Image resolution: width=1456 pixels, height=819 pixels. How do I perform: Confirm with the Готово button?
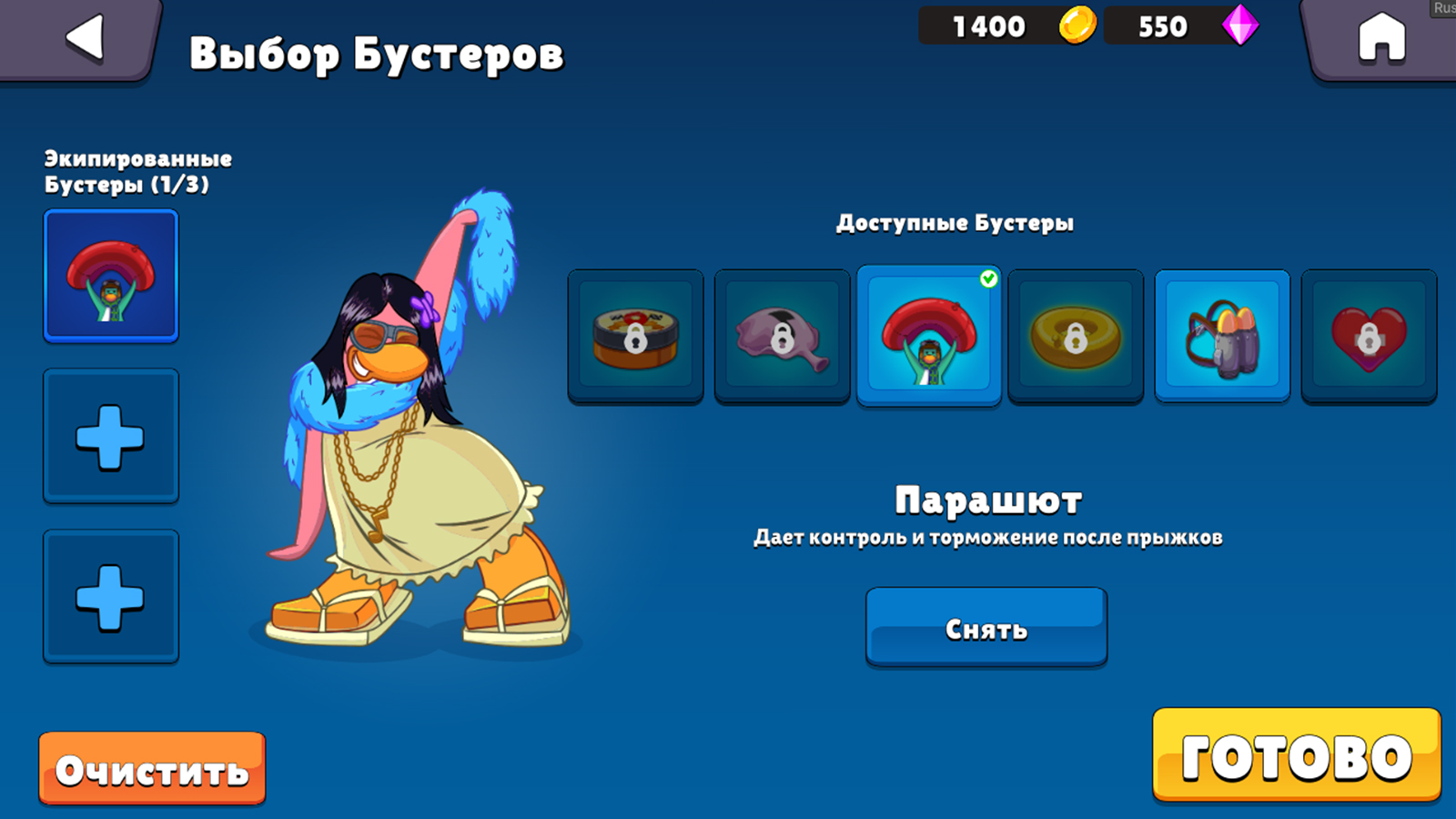(1296, 756)
